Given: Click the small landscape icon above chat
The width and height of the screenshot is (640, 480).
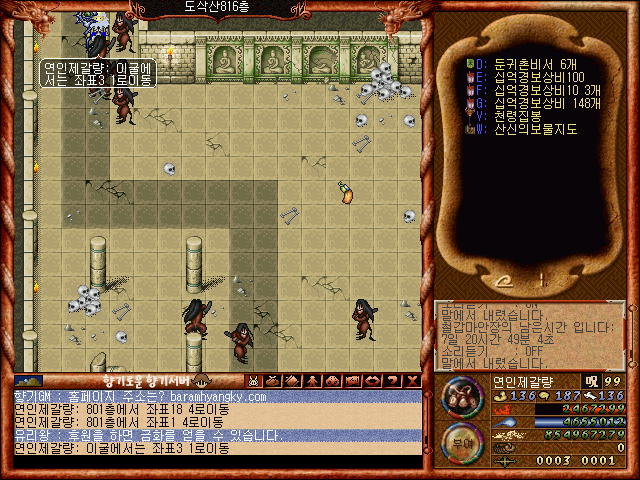Looking at the screenshot, I should pyautogui.click(x=28, y=381).
